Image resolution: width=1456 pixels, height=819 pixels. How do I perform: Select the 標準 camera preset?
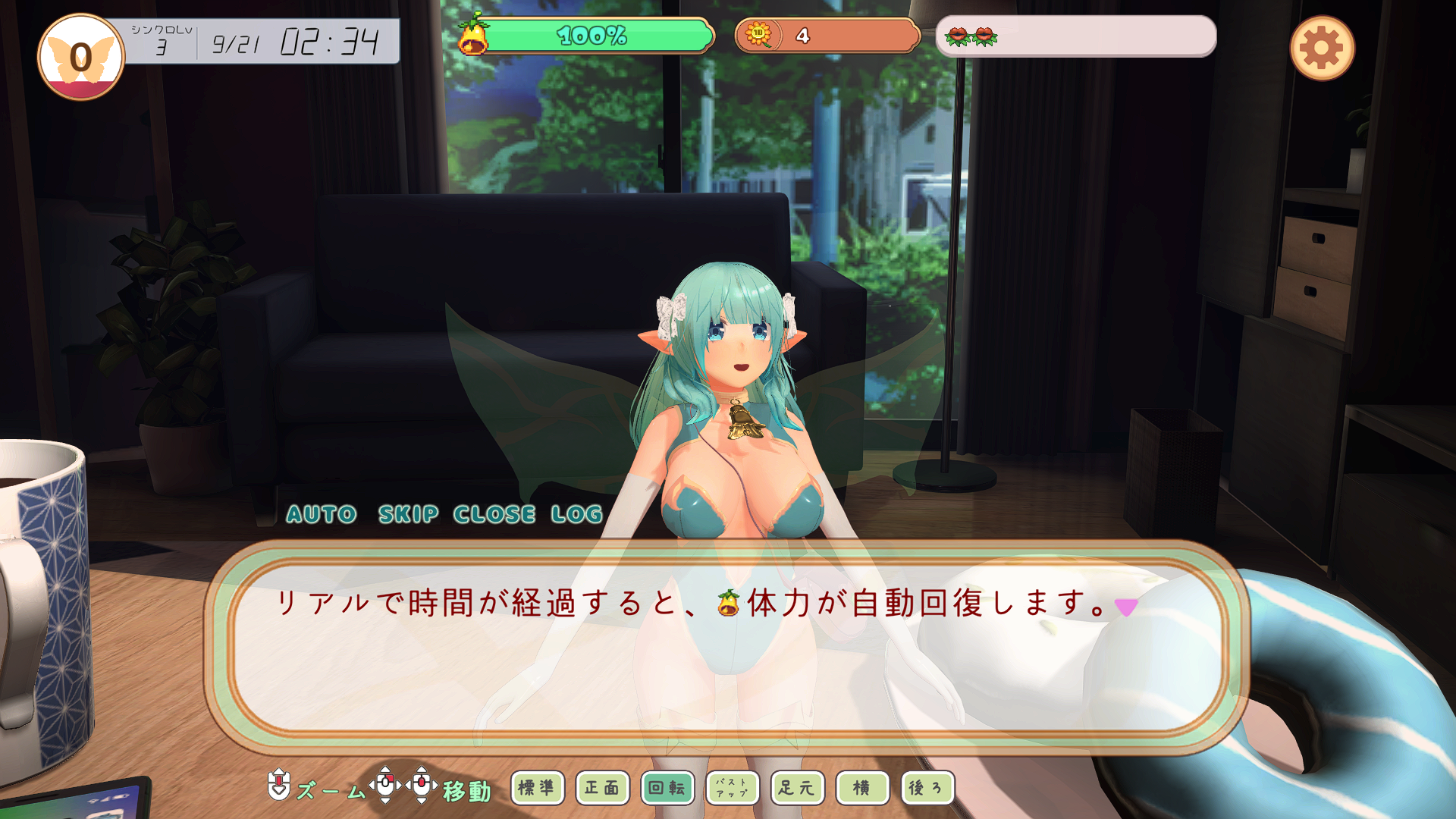point(537,788)
